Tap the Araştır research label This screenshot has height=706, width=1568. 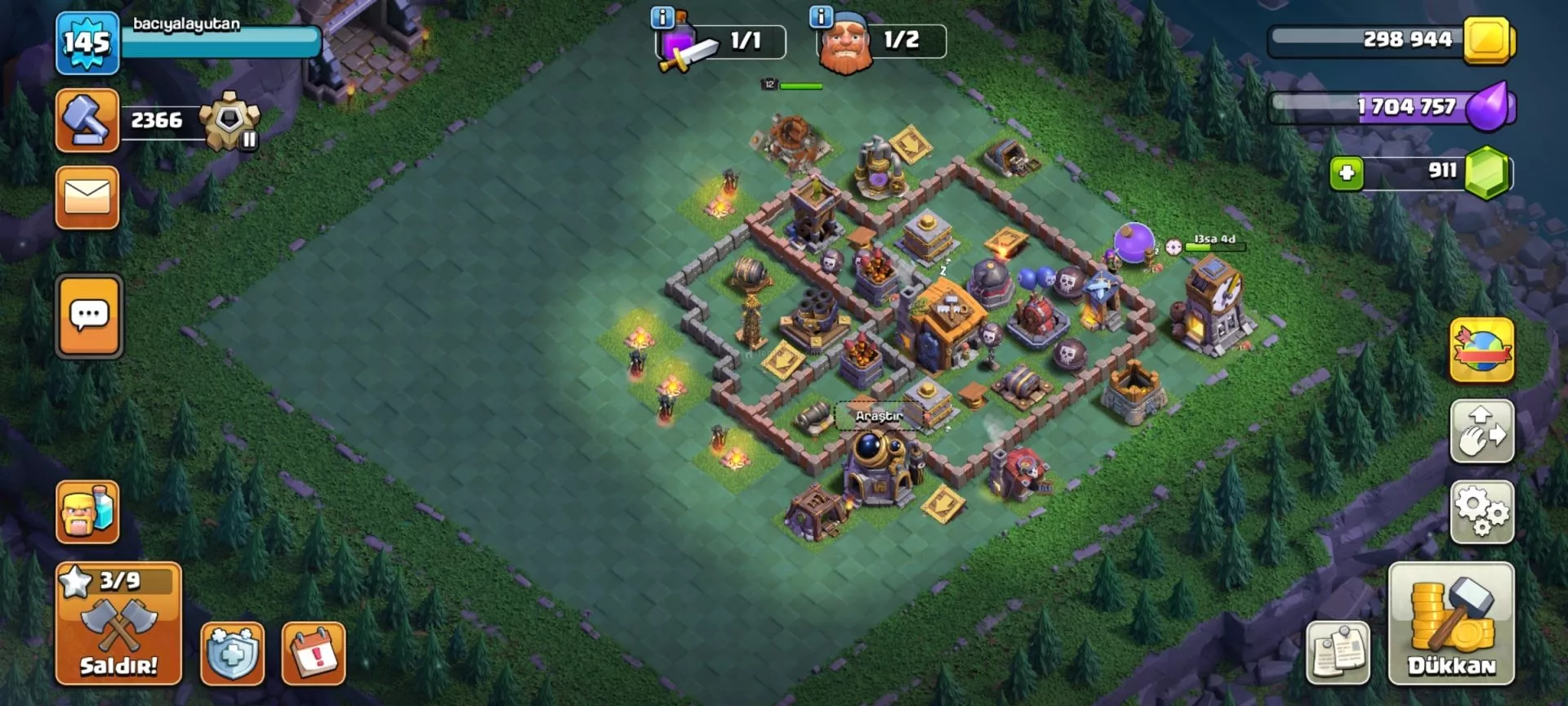click(x=879, y=416)
